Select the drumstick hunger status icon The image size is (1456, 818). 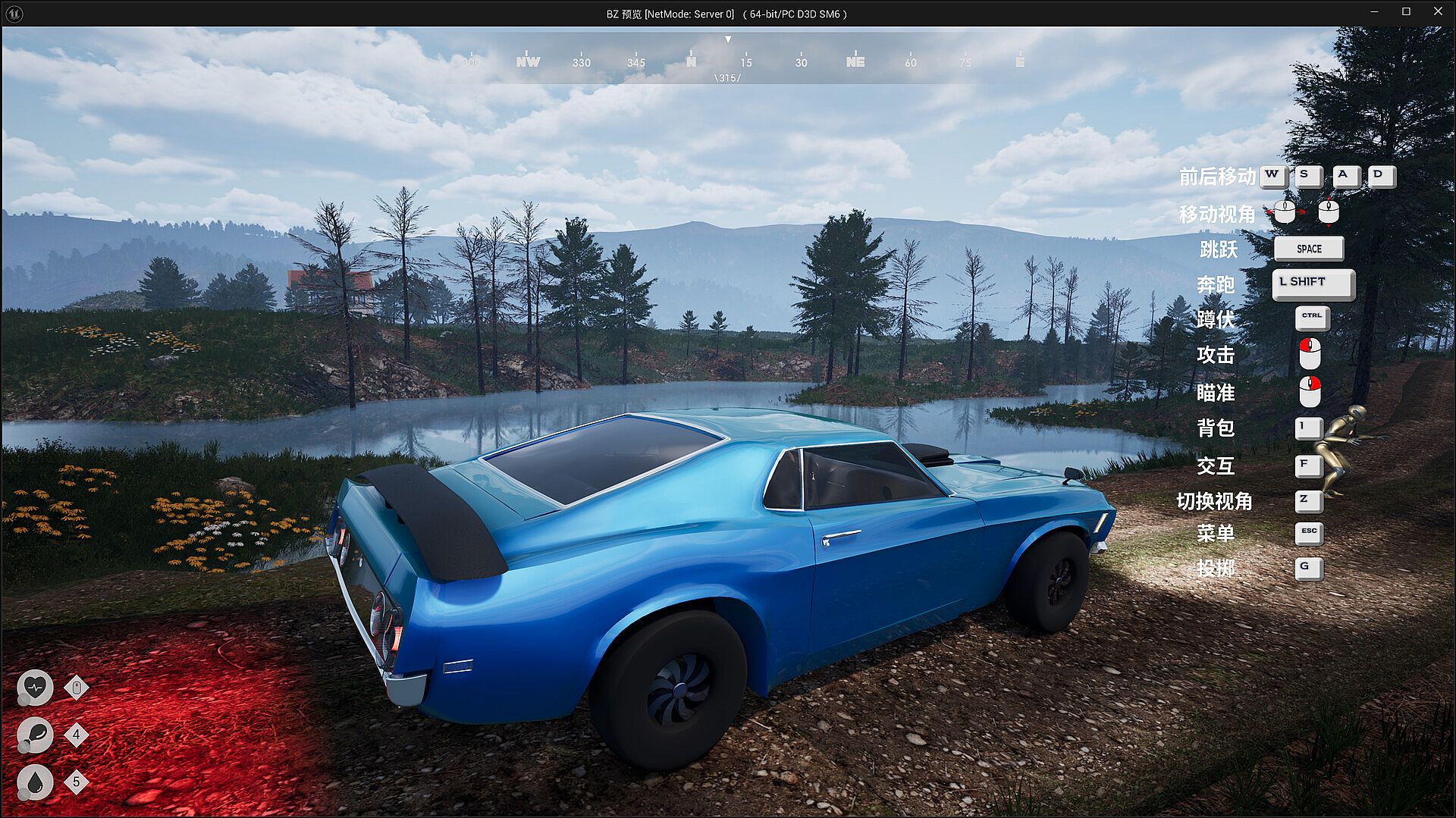click(35, 735)
